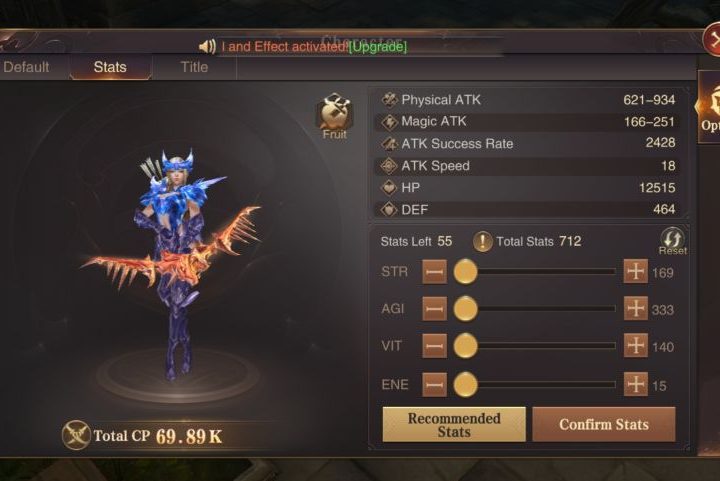Viewport: 720px width, 481px height.
Task: Add a point to AGI
Action: 636,309
